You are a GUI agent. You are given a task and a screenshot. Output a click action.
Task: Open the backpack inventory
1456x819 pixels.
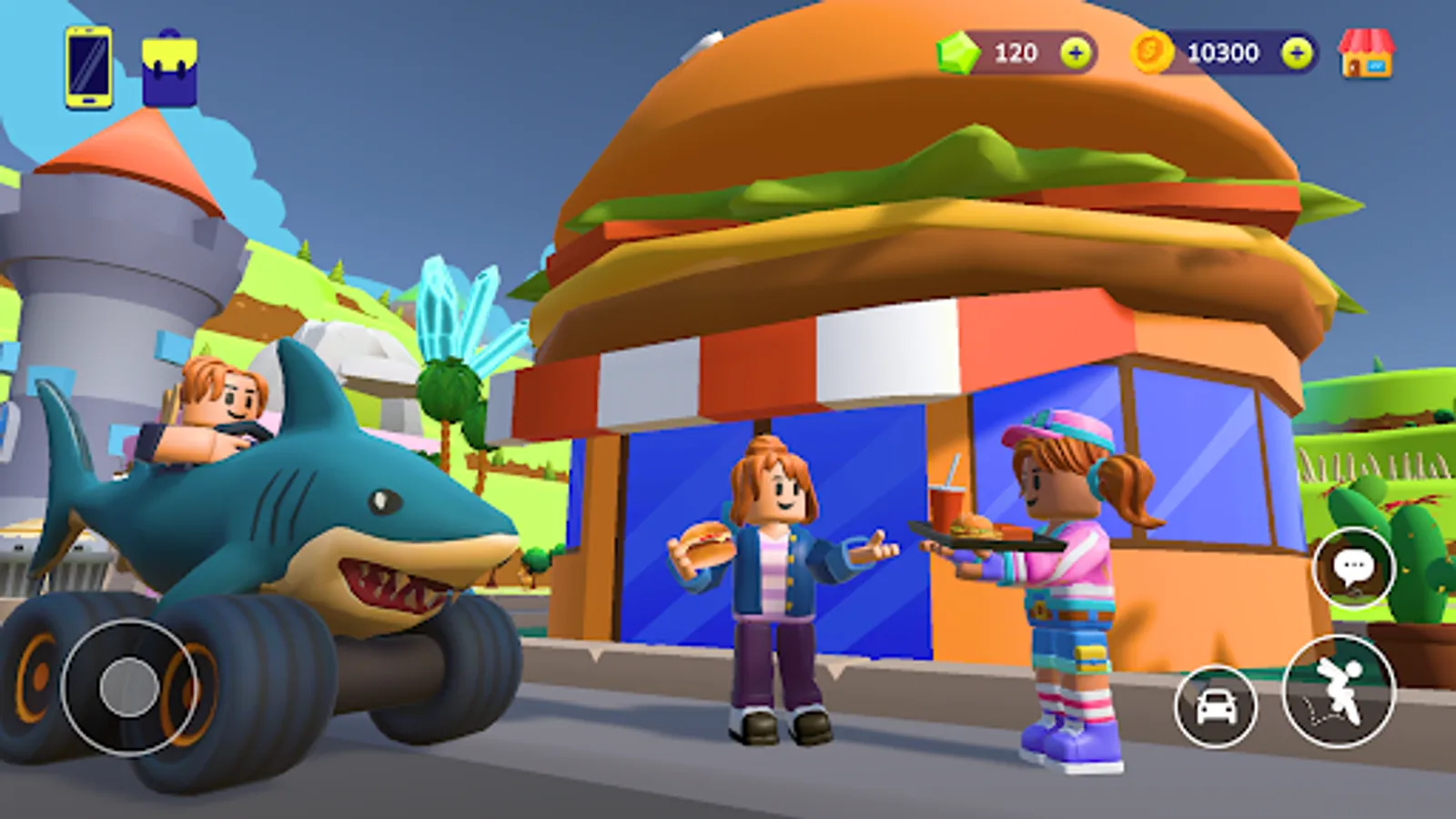click(x=168, y=66)
